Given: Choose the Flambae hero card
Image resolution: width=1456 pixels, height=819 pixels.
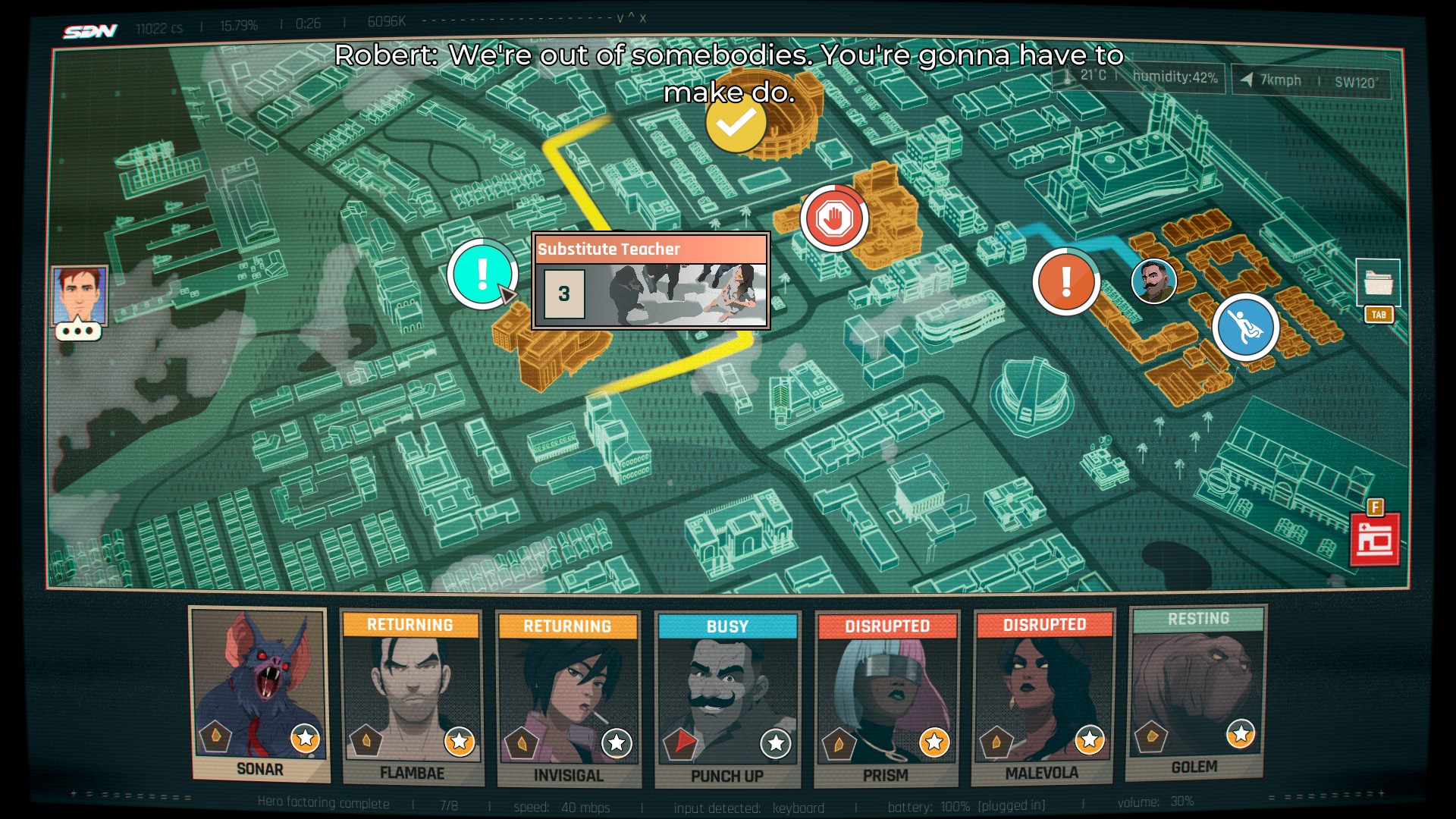Looking at the screenshot, I should tap(412, 698).
